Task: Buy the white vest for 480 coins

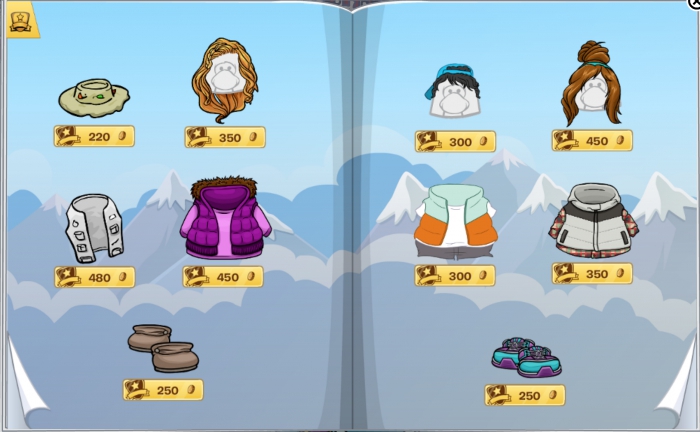Action: 94,277
